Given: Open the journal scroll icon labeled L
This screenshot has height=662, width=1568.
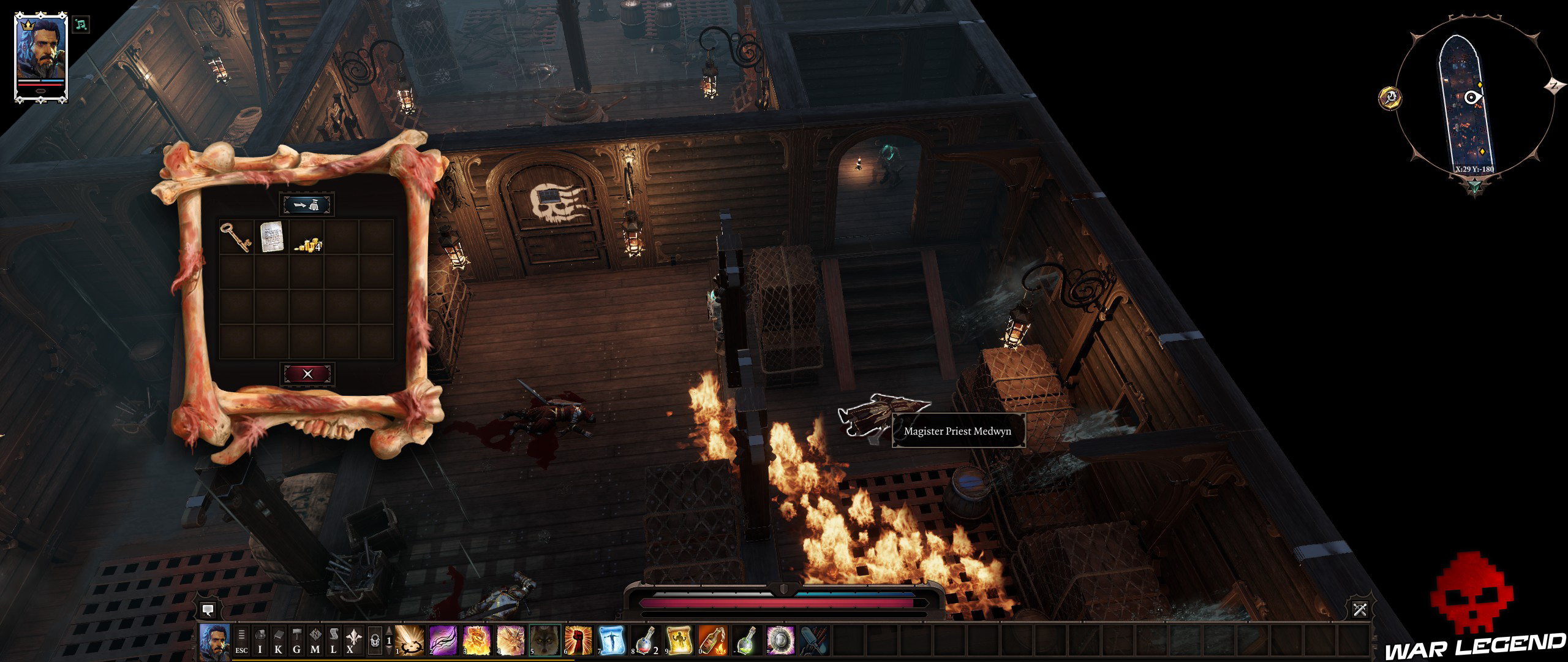Looking at the screenshot, I should [x=334, y=642].
